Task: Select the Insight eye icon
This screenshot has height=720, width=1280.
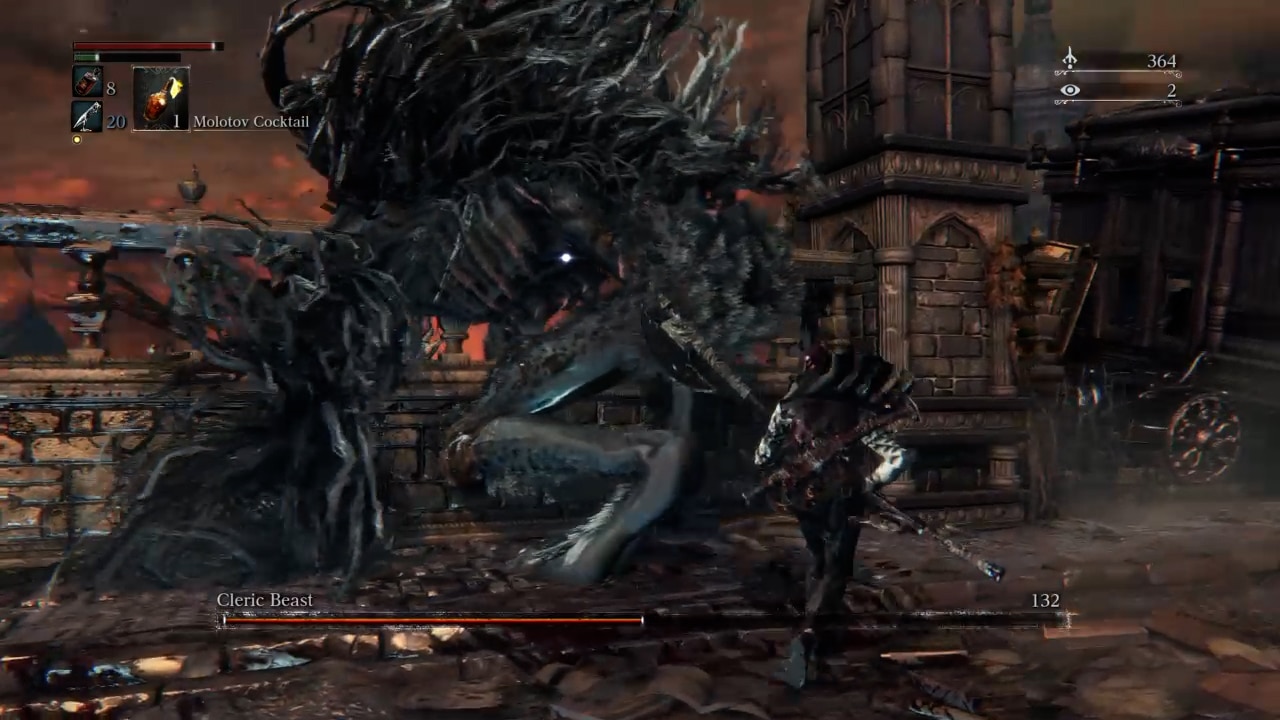Action: pyautogui.click(x=1070, y=90)
